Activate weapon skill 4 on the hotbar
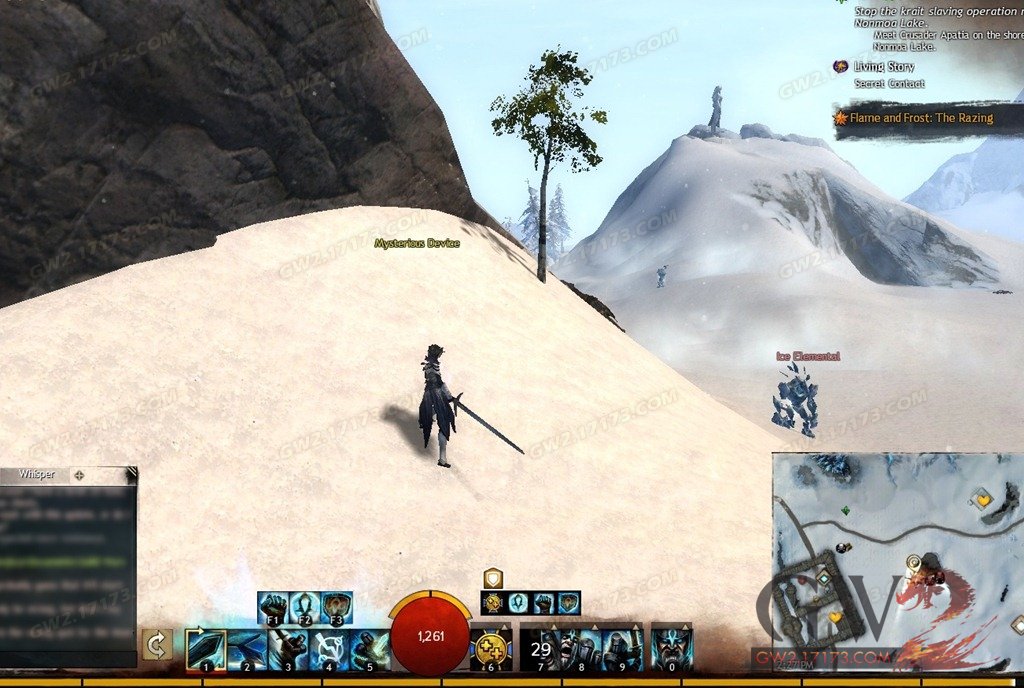This screenshot has width=1024, height=688. point(328,649)
